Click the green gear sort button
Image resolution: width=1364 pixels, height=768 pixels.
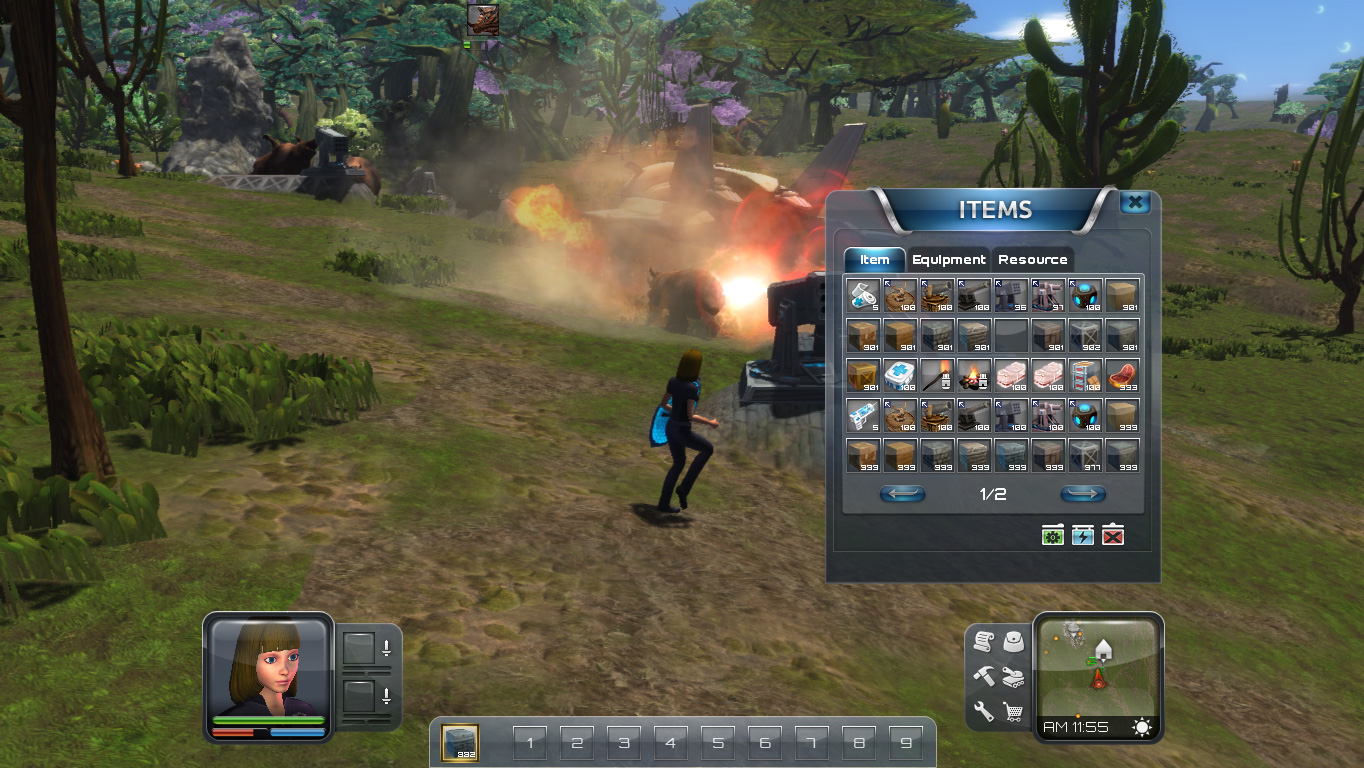click(1052, 536)
